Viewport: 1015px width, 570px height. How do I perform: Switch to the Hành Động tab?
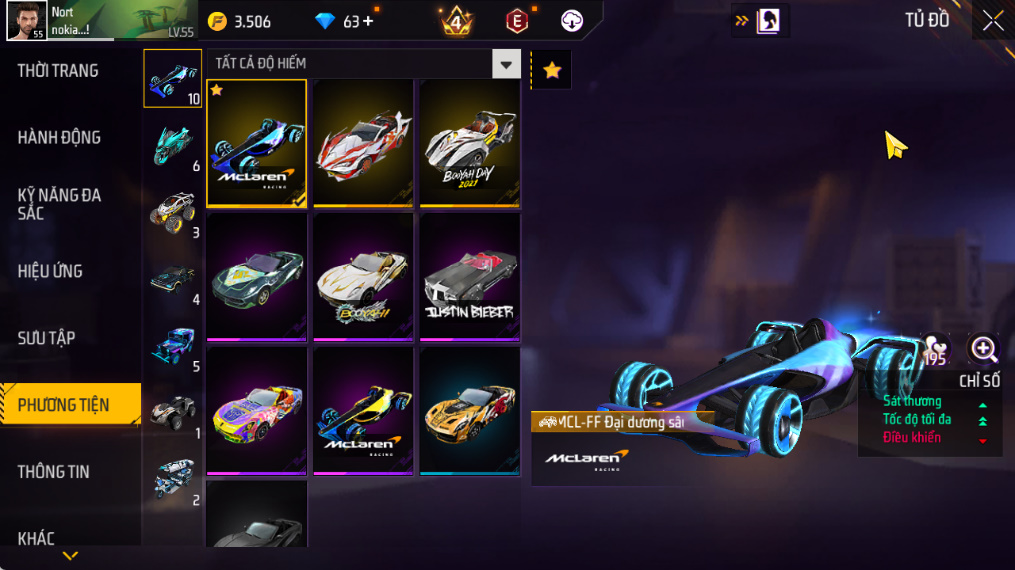click(59, 138)
